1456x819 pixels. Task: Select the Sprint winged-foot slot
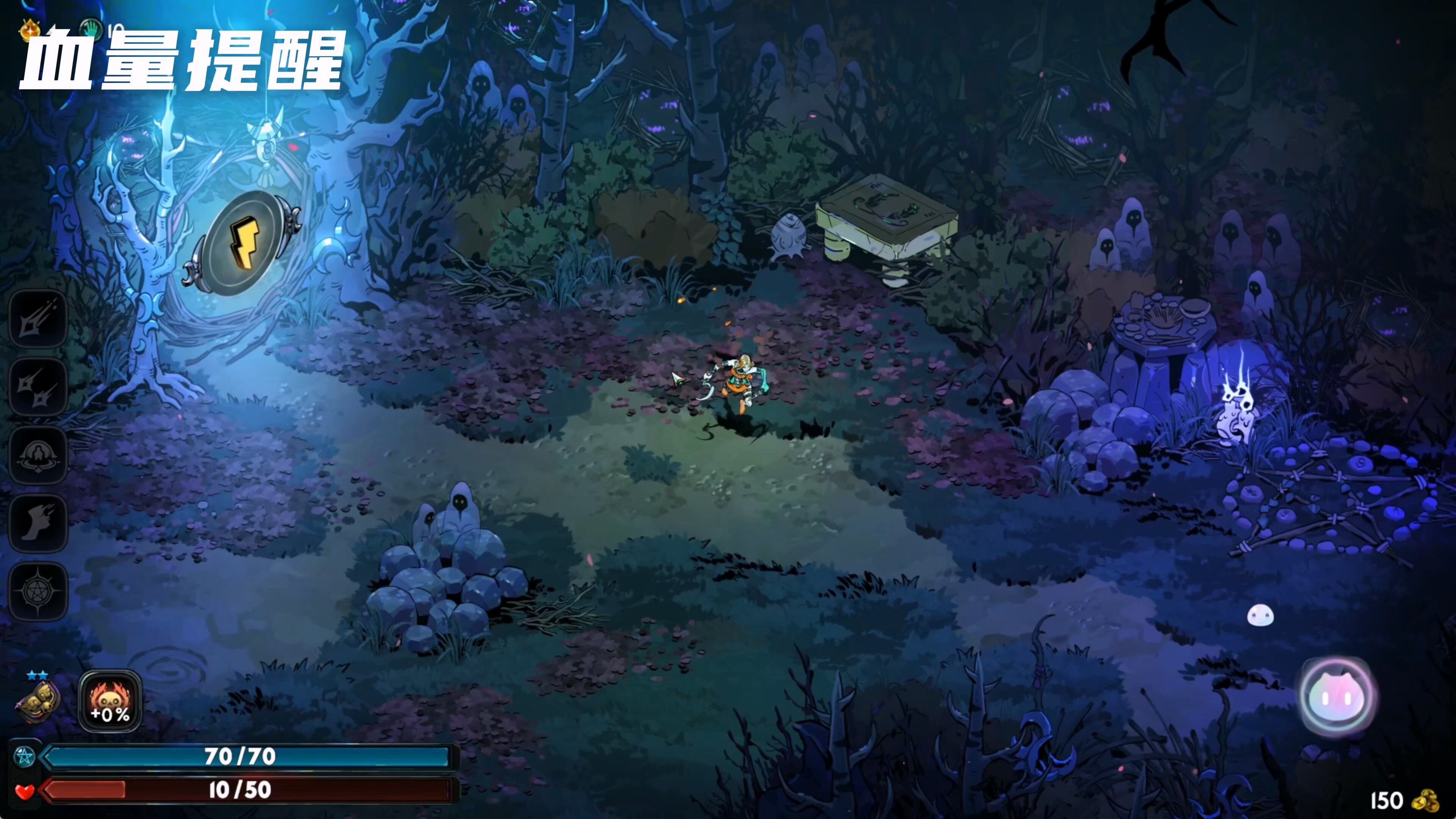pyautogui.click(x=38, y=523)
